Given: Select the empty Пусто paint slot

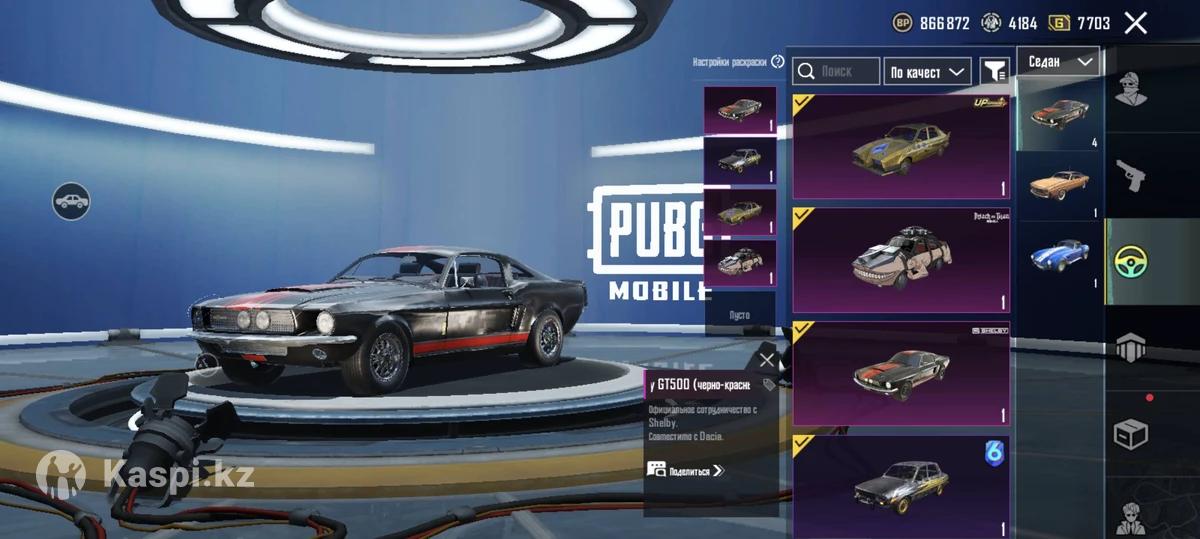Looking at the screenshot, I should coord(740,314).
